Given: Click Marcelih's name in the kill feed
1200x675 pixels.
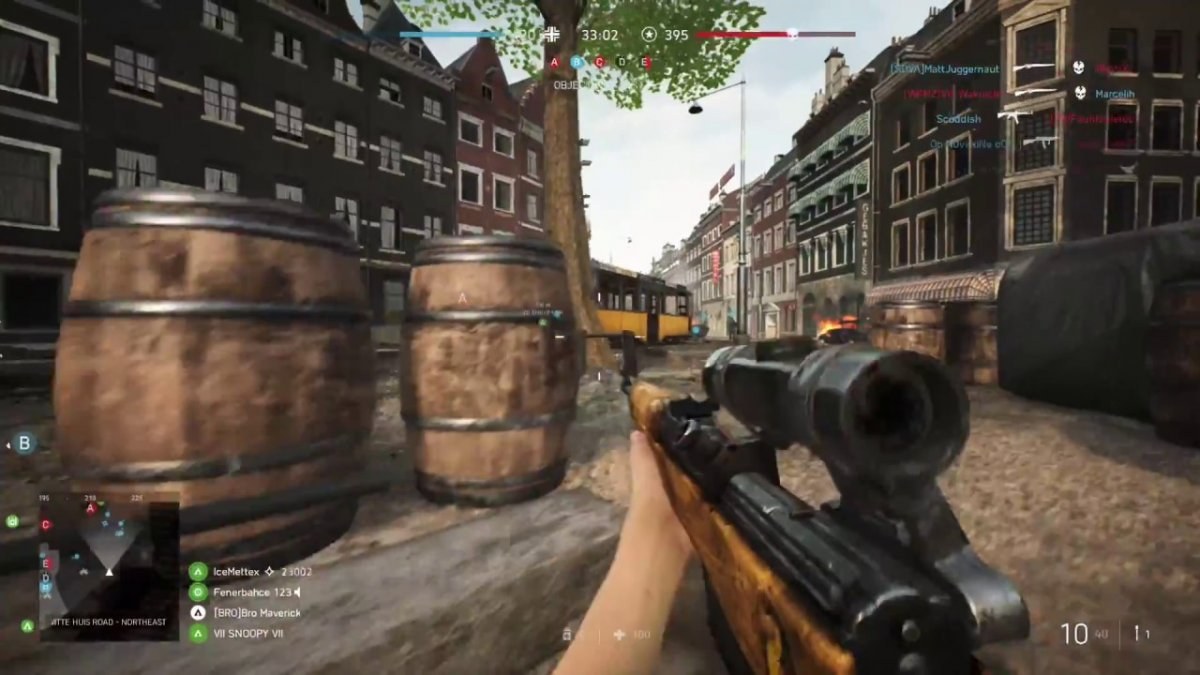Looking at the screenshot, I should 1114,94.
